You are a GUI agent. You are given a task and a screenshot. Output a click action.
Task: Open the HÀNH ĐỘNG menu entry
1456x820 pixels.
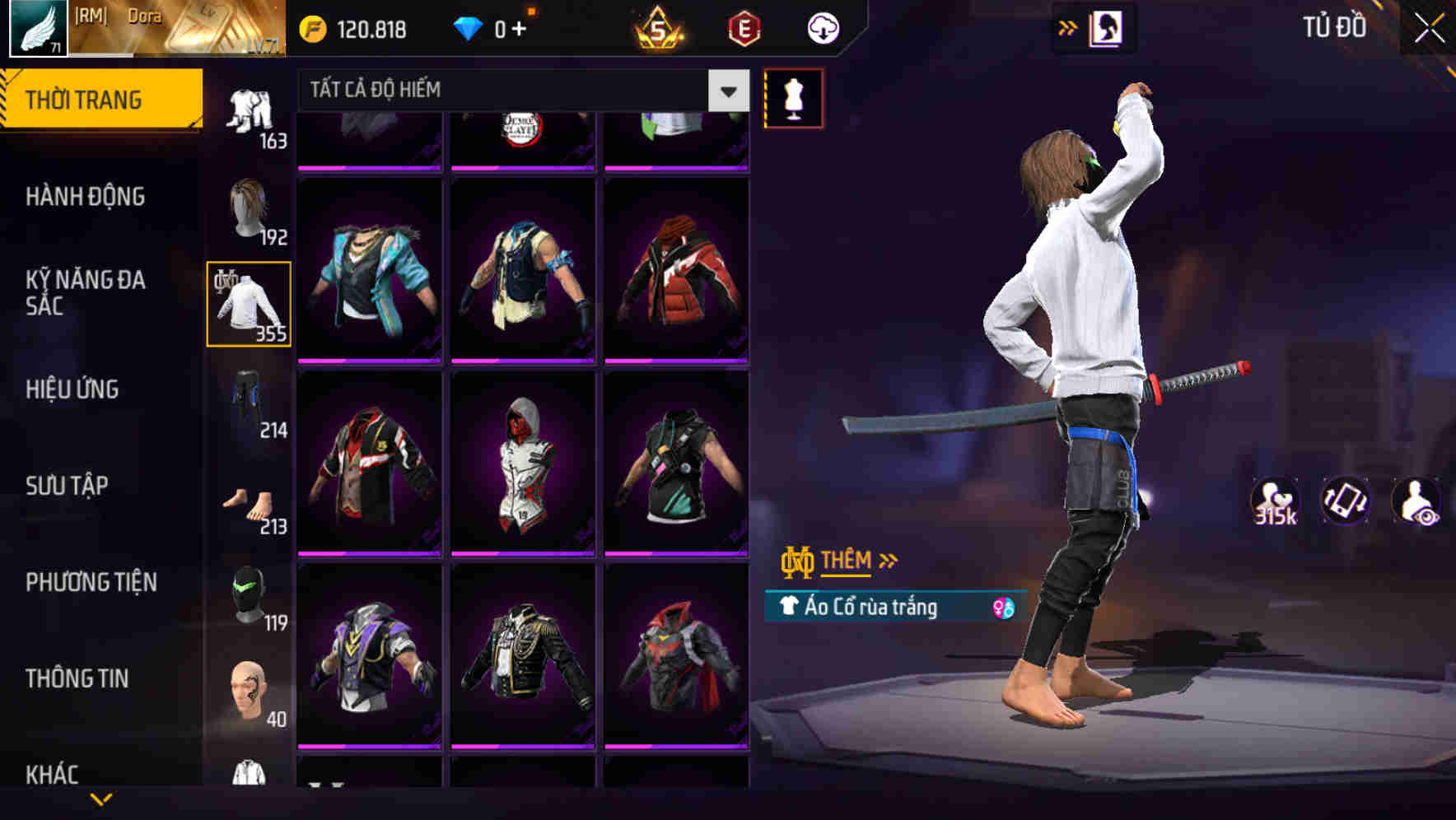pos(85,197)
